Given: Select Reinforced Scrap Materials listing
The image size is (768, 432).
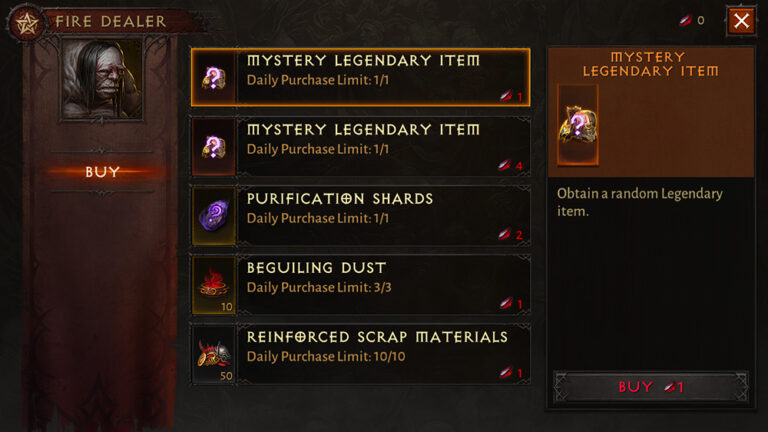Looking at the screenshot, I should 360,353.
